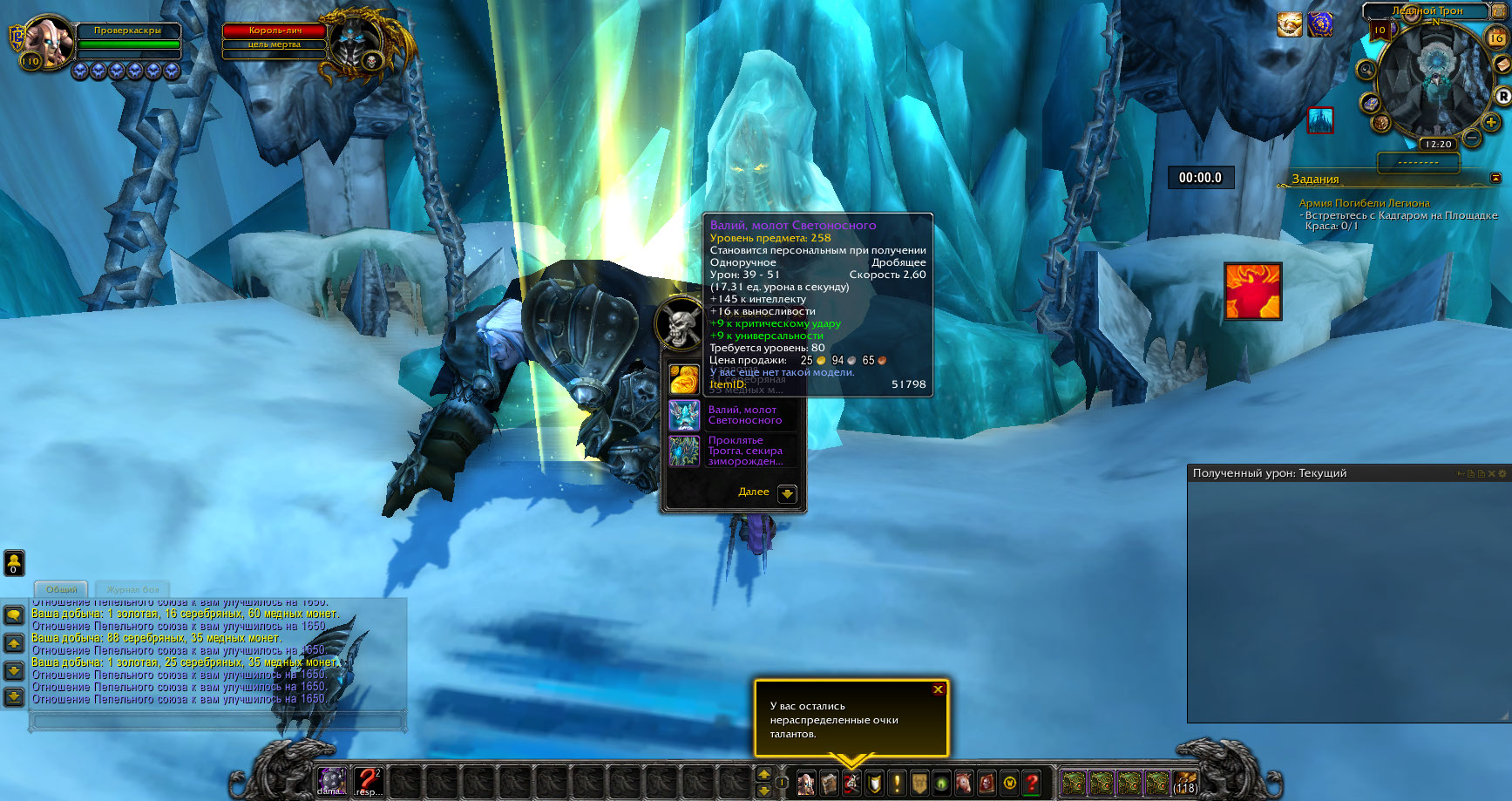Loot Валий, молот Светоносного from the loot window
Viewport: 1512px width, 801px height.
click(x=684, y=416)
